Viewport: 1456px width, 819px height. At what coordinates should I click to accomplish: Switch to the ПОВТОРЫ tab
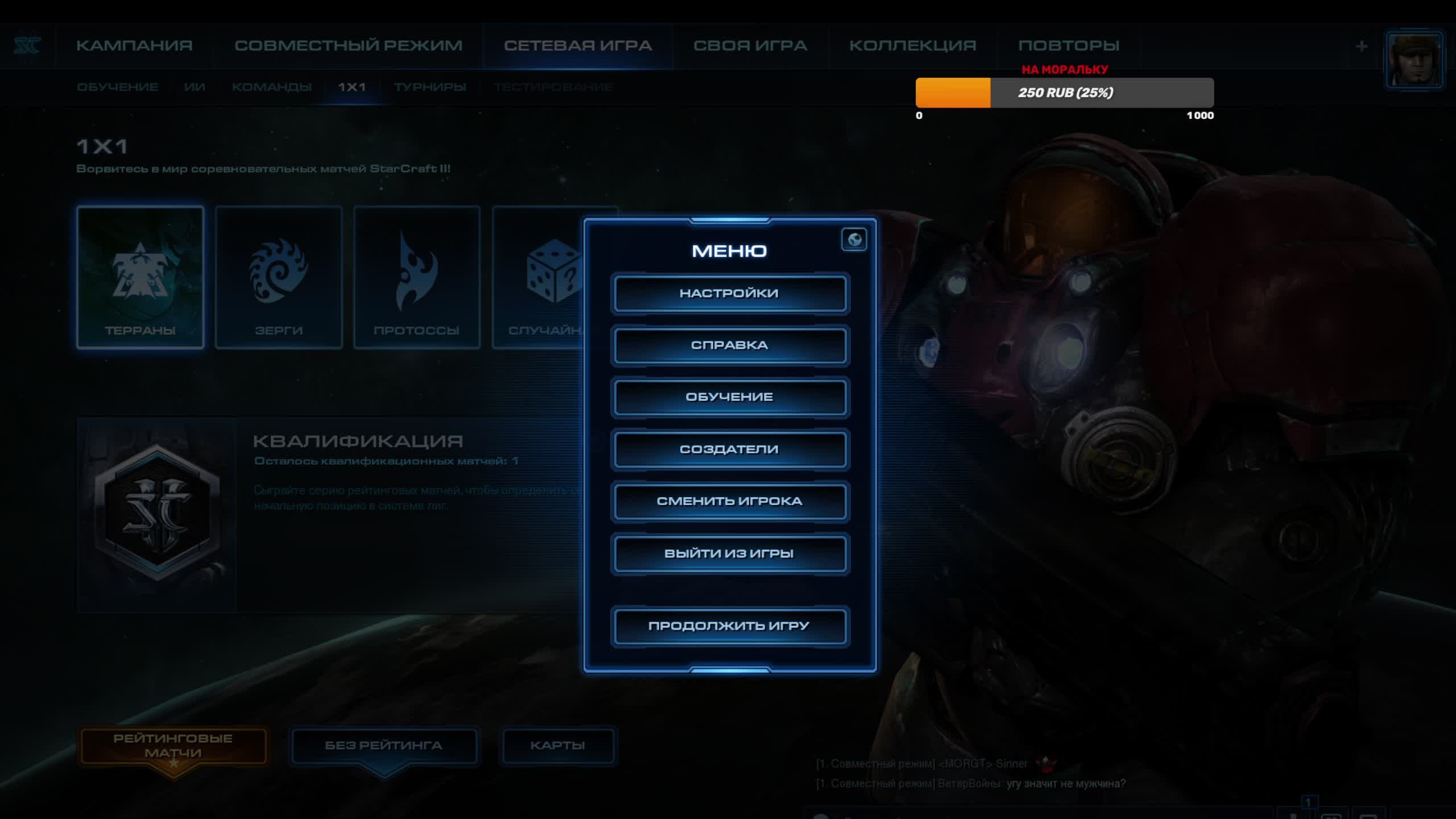point(1068,45)
